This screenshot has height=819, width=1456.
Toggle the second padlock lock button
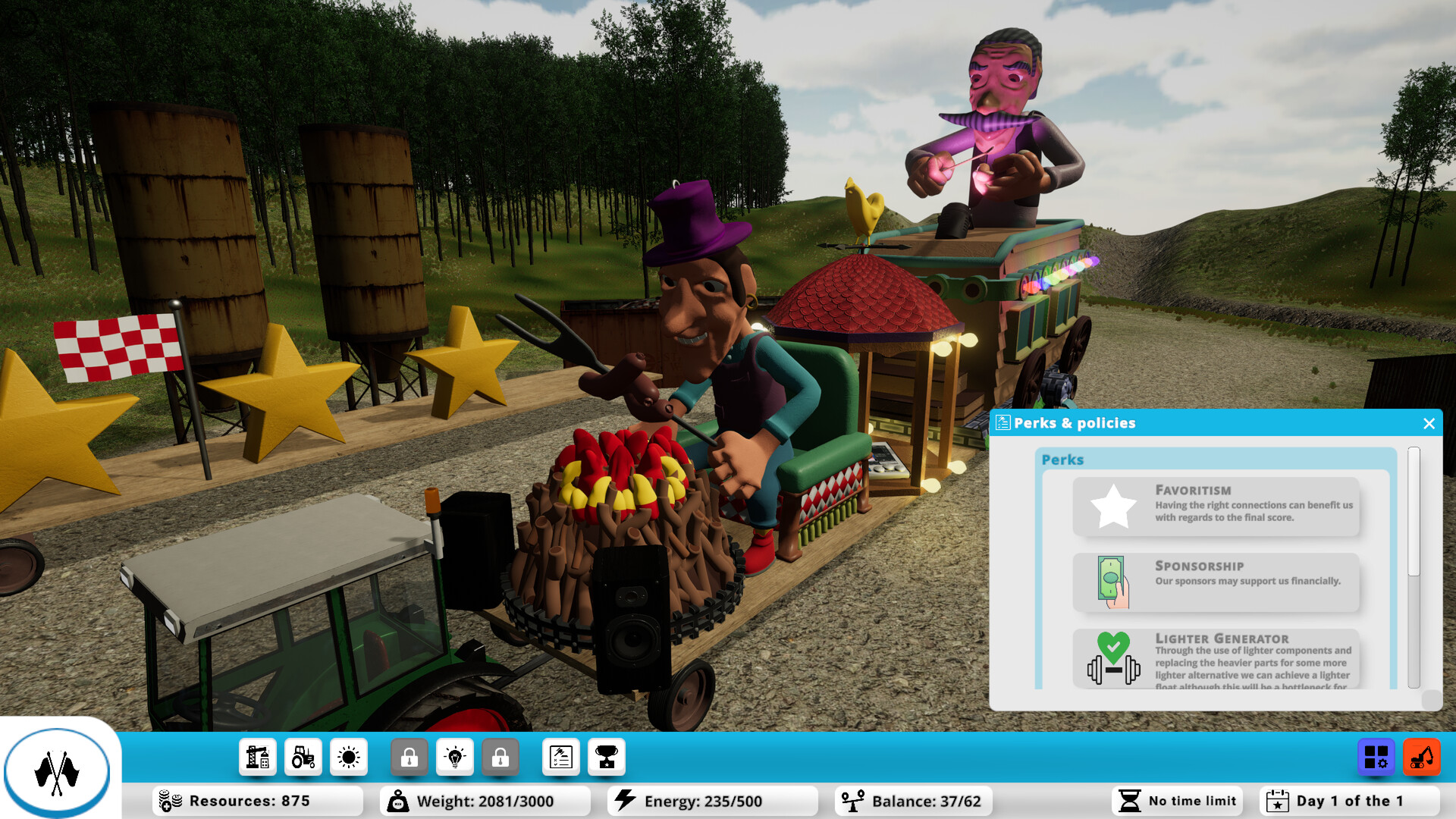500,756
